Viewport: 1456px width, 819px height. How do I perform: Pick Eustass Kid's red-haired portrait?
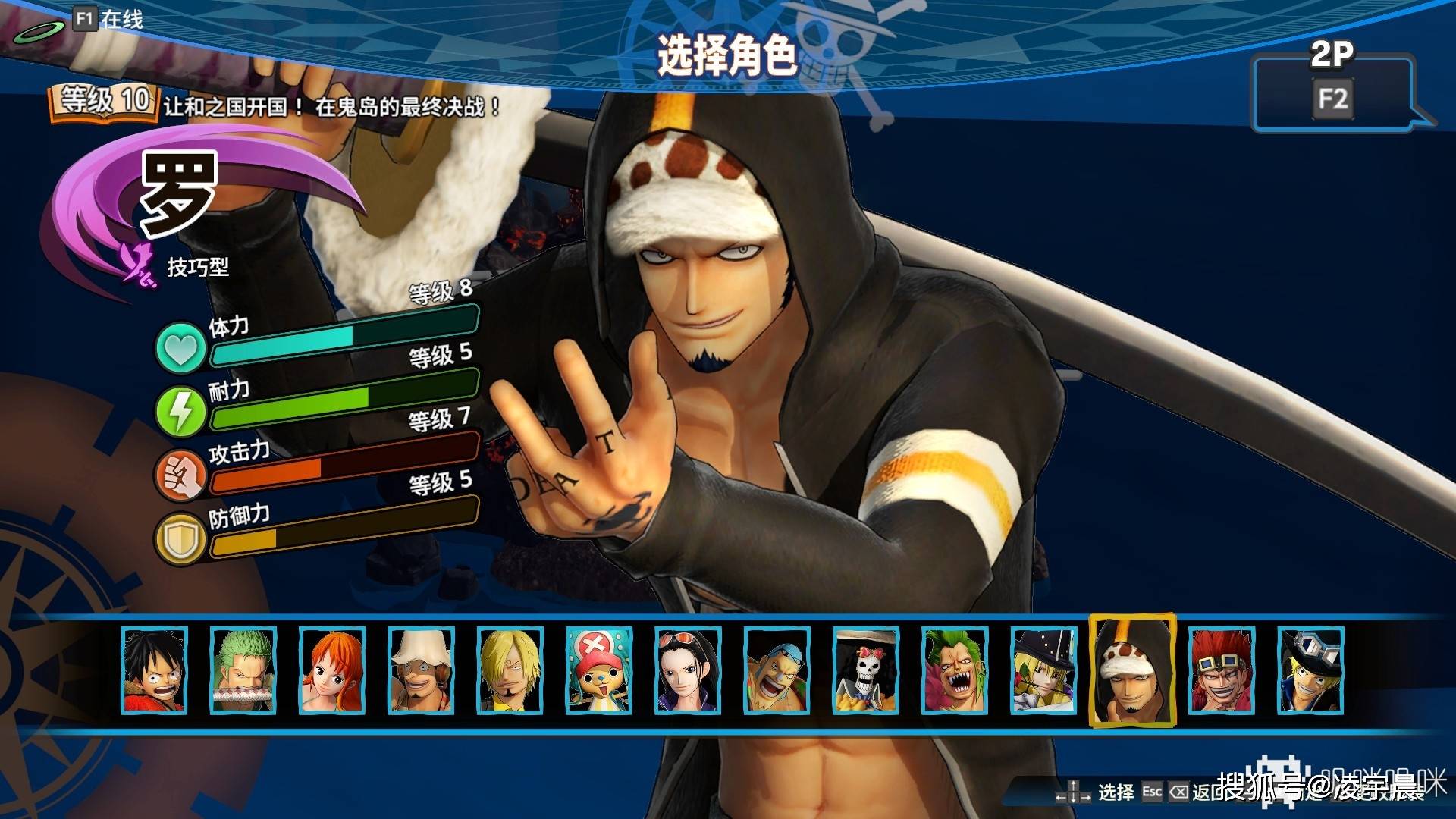(1222, 670)
